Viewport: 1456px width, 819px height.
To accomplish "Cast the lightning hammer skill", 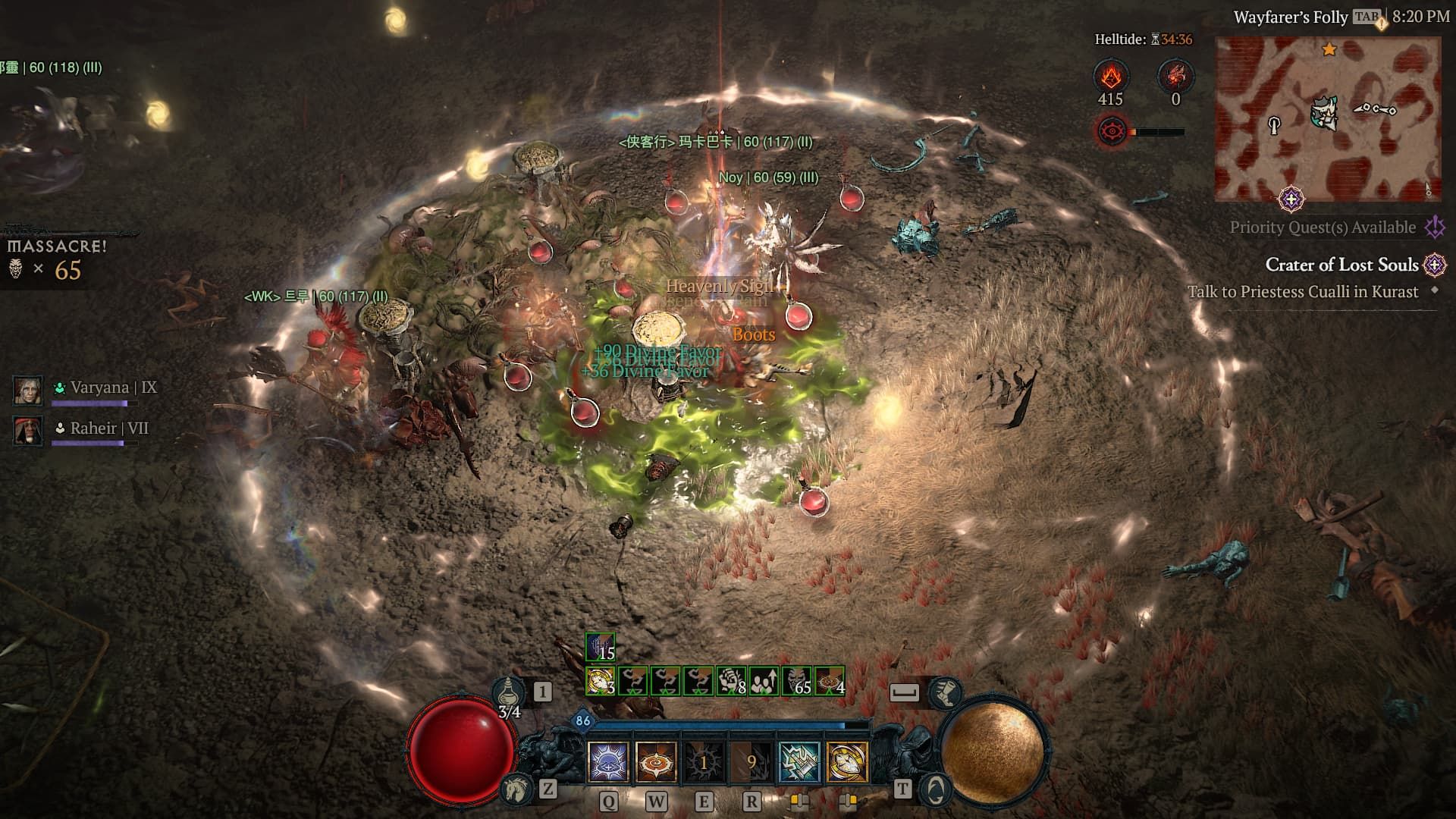I will (x=799, y=761).
